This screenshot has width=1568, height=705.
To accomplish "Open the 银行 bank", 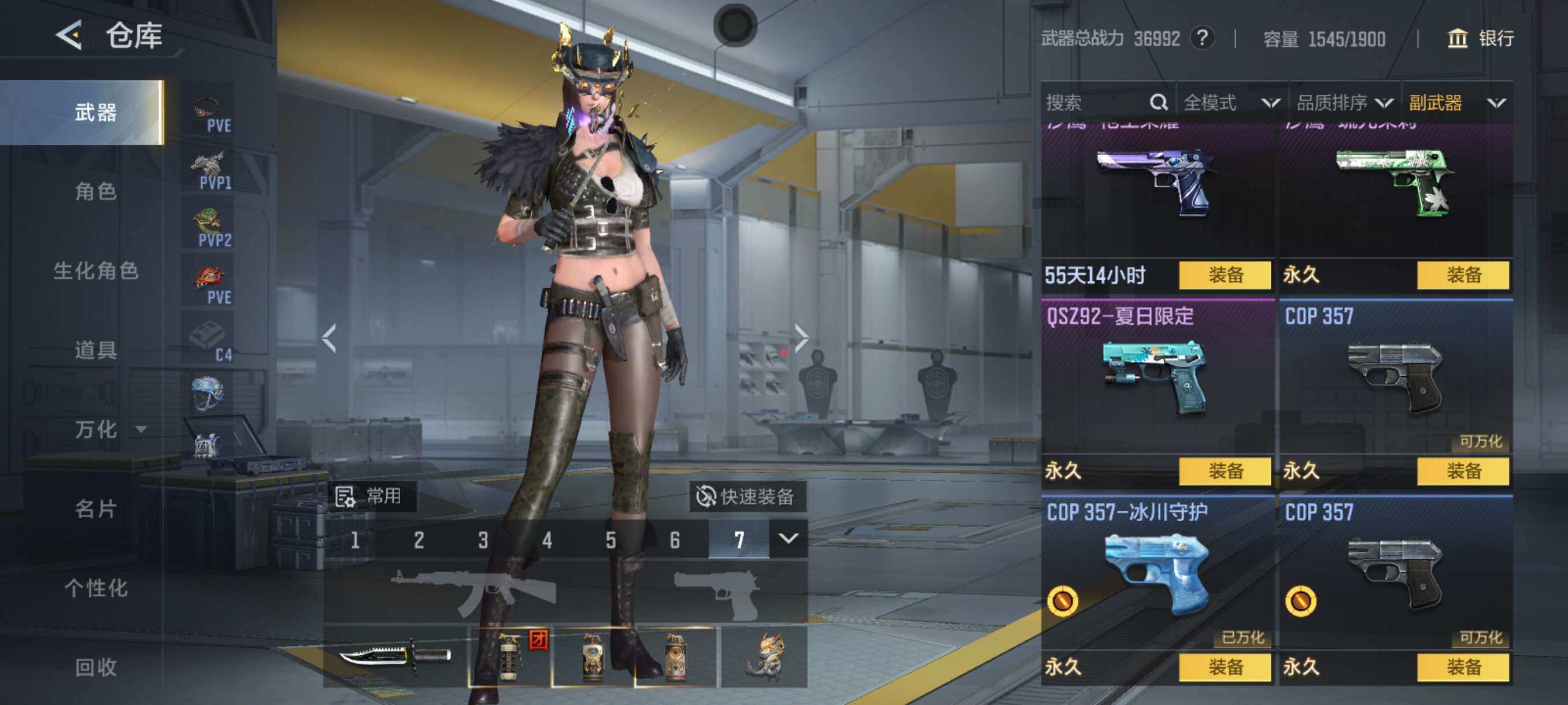I will 1480,39.
